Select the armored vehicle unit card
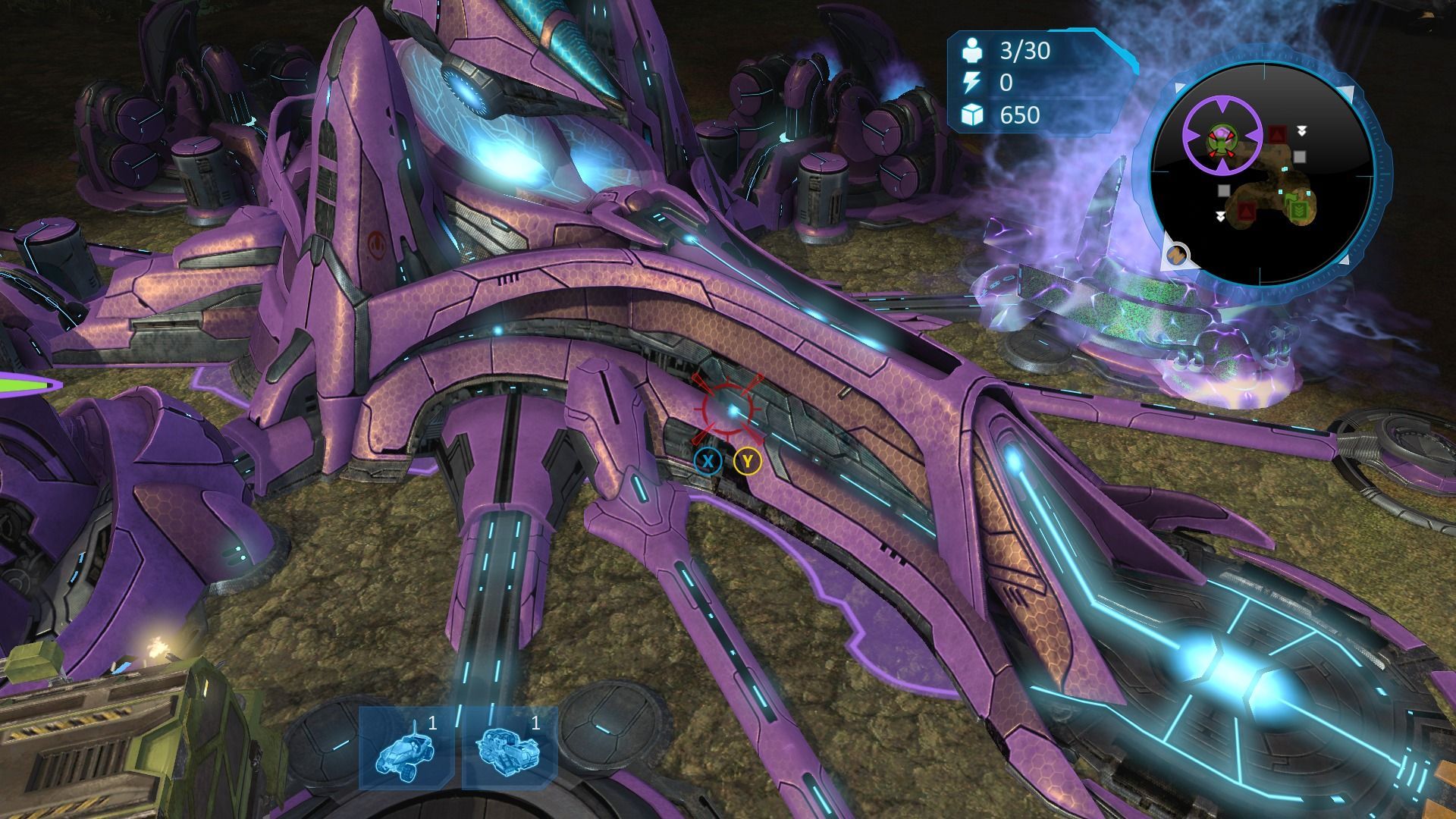 point(510,748)
